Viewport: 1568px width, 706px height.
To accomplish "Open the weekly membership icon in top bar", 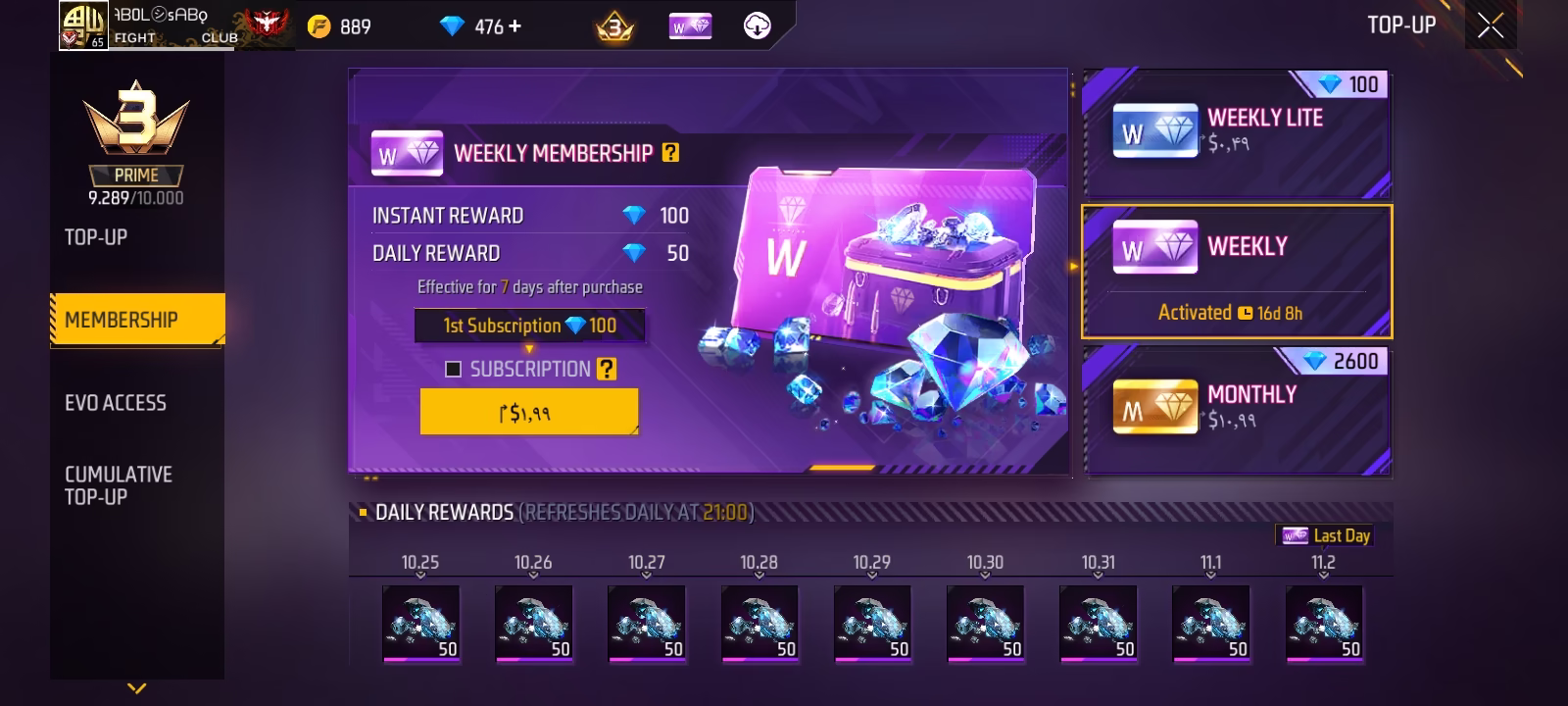I will [x=691, y=27].
